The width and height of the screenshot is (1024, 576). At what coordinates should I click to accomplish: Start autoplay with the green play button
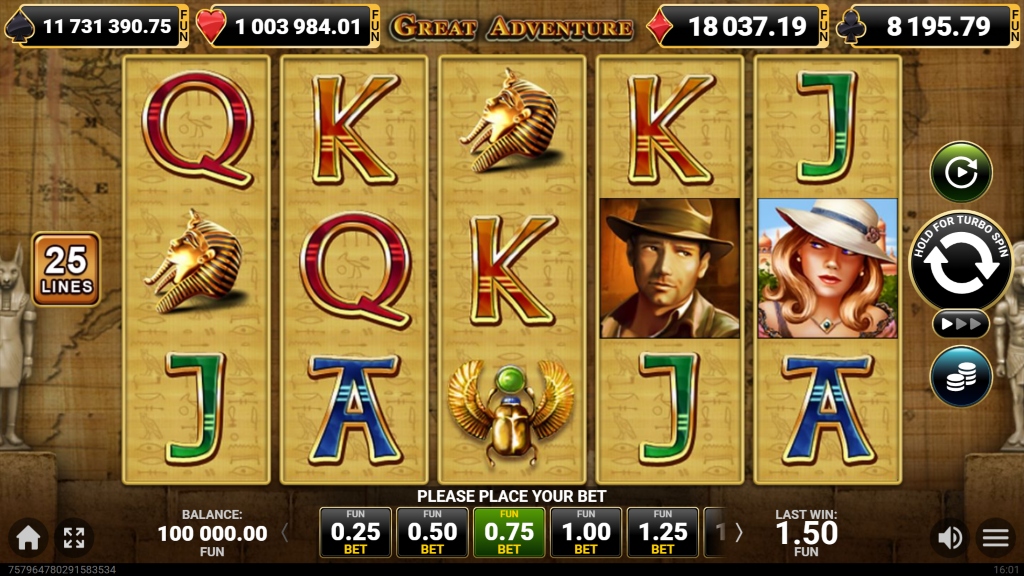pyautogui.click(x=960, y=172)
